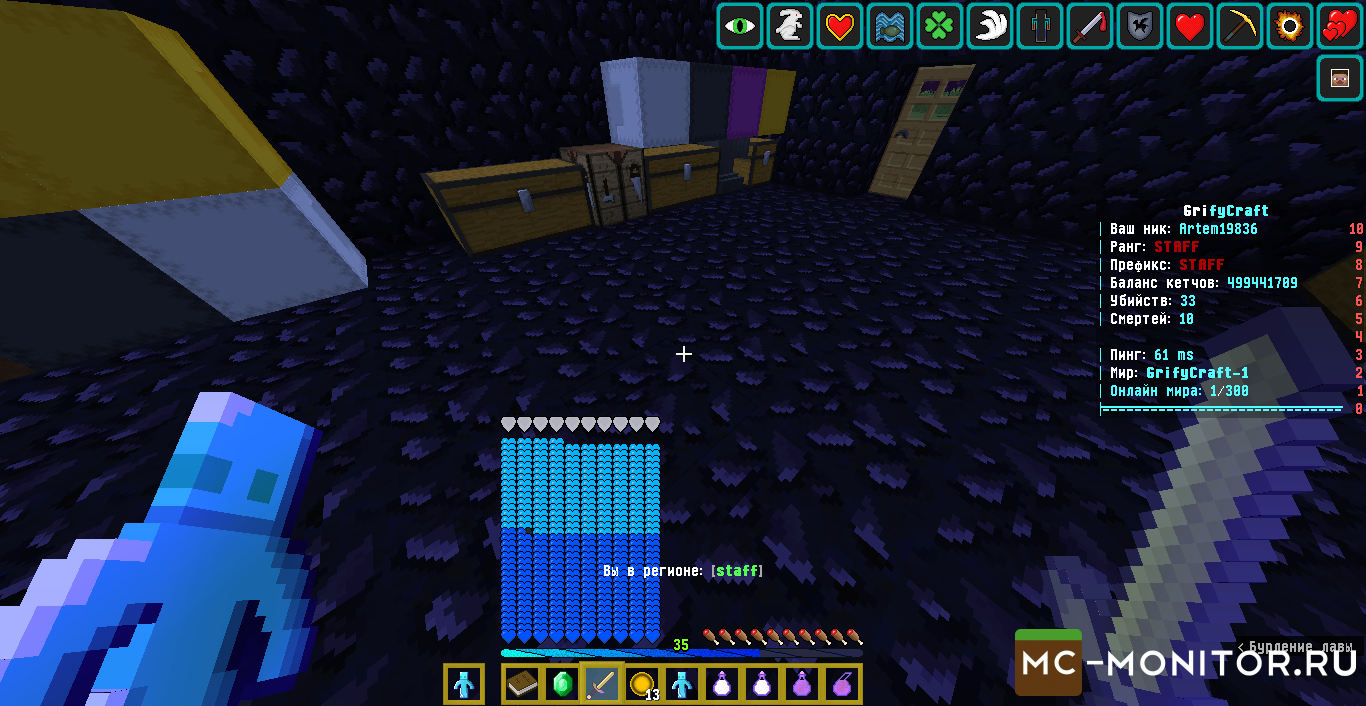Select the book slot in the hotbar
This screenshot has width=1366, height=706.
pyautogui.click(x=521, y=685)
